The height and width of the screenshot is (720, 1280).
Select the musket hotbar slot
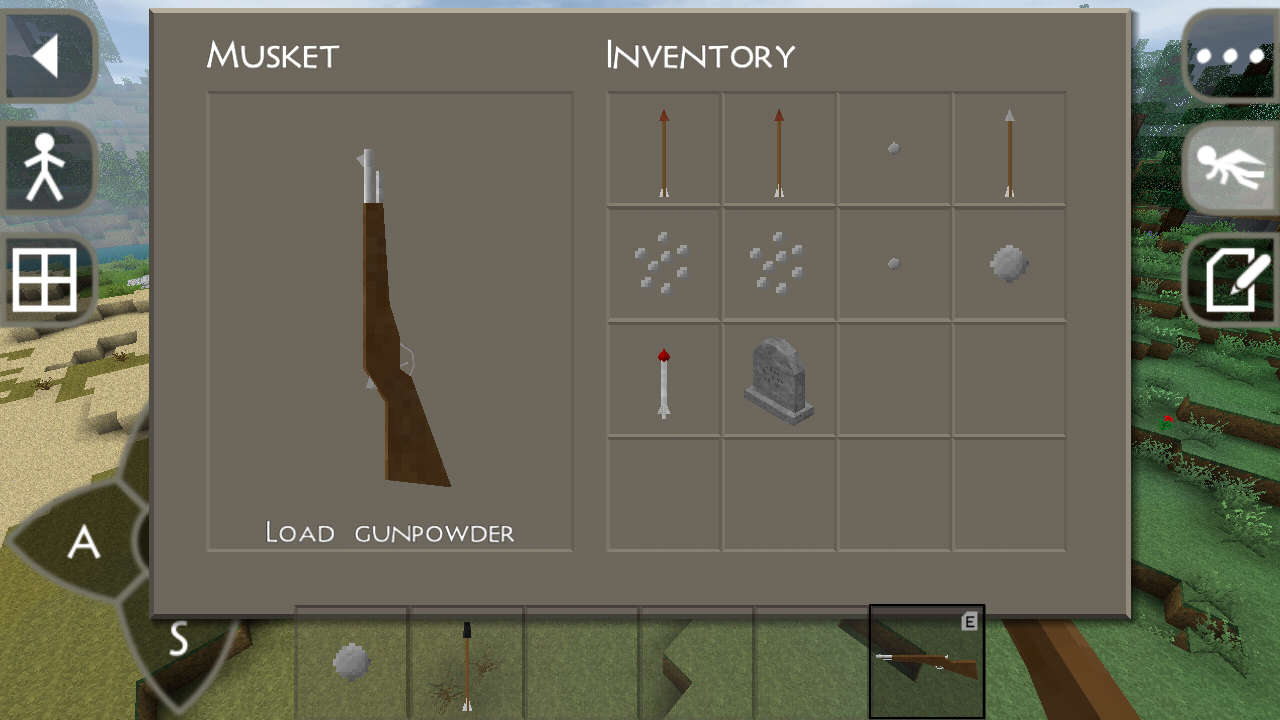point(926,662)
